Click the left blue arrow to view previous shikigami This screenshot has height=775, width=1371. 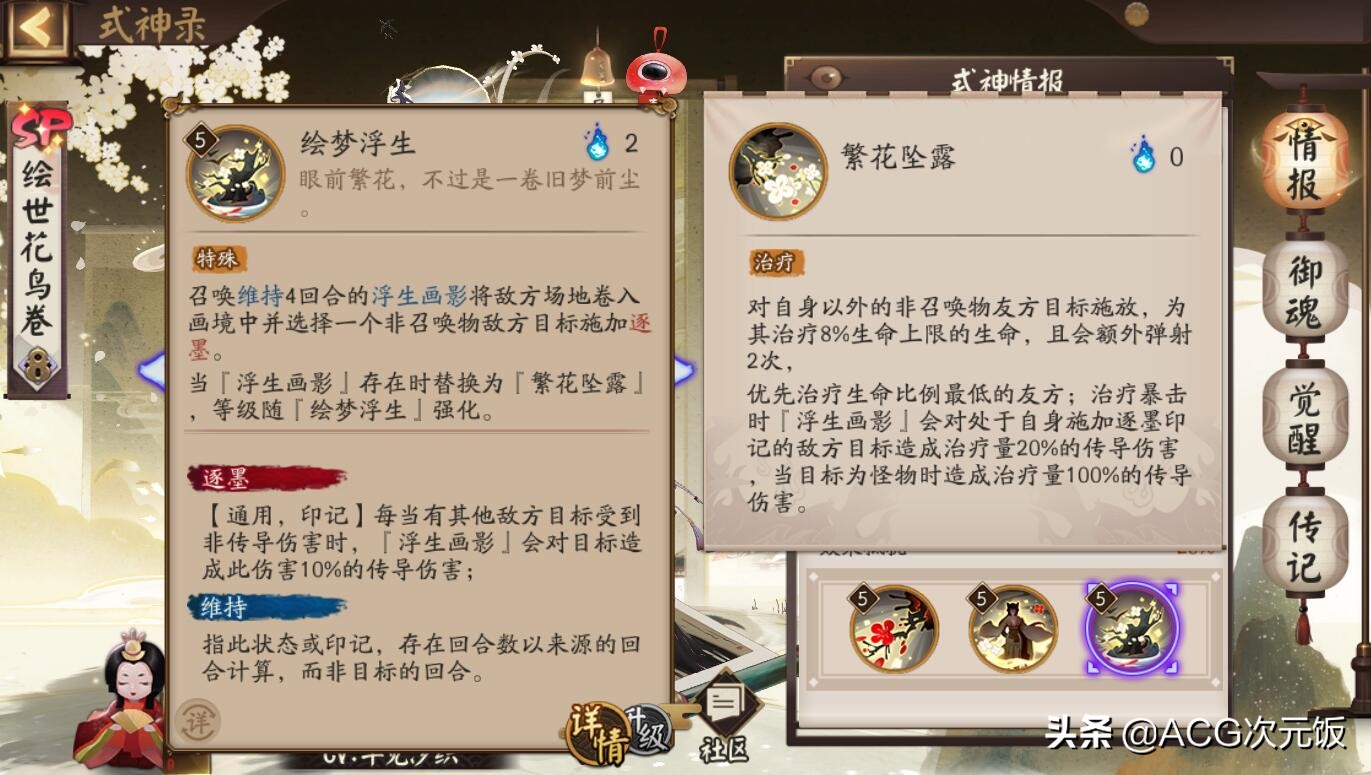[148, 369]
